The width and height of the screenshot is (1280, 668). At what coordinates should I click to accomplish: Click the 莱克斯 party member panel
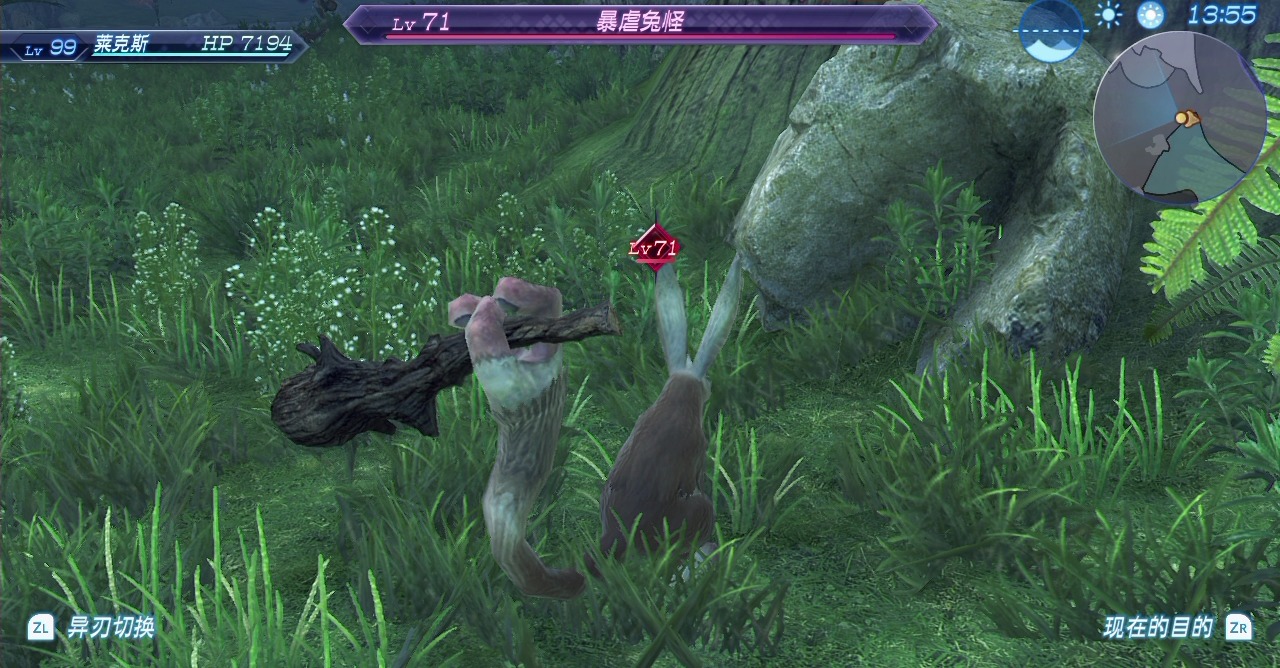154,45
